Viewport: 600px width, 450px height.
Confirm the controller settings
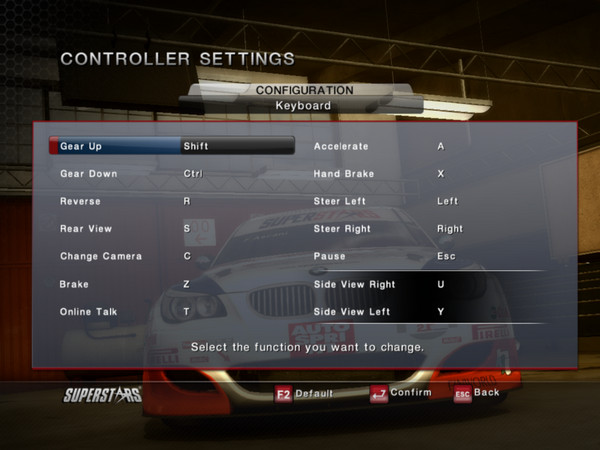(x=401, y=393)
